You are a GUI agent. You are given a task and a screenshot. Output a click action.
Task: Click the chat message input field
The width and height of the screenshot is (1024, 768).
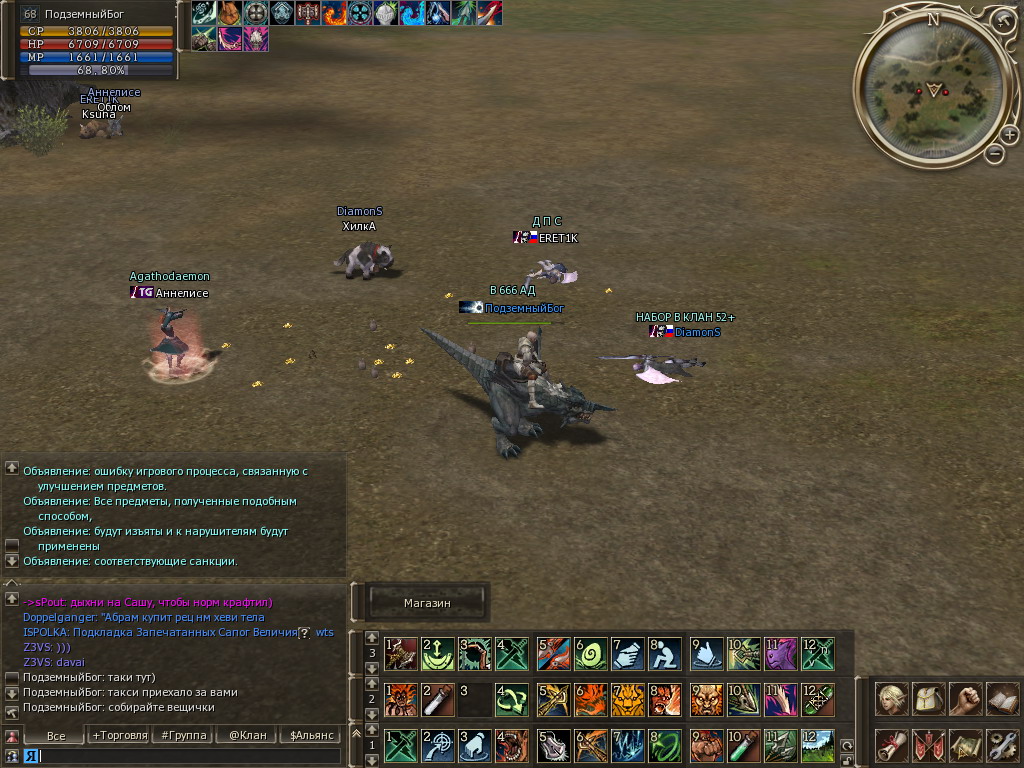pyautogui.click(x=190, y=756)
